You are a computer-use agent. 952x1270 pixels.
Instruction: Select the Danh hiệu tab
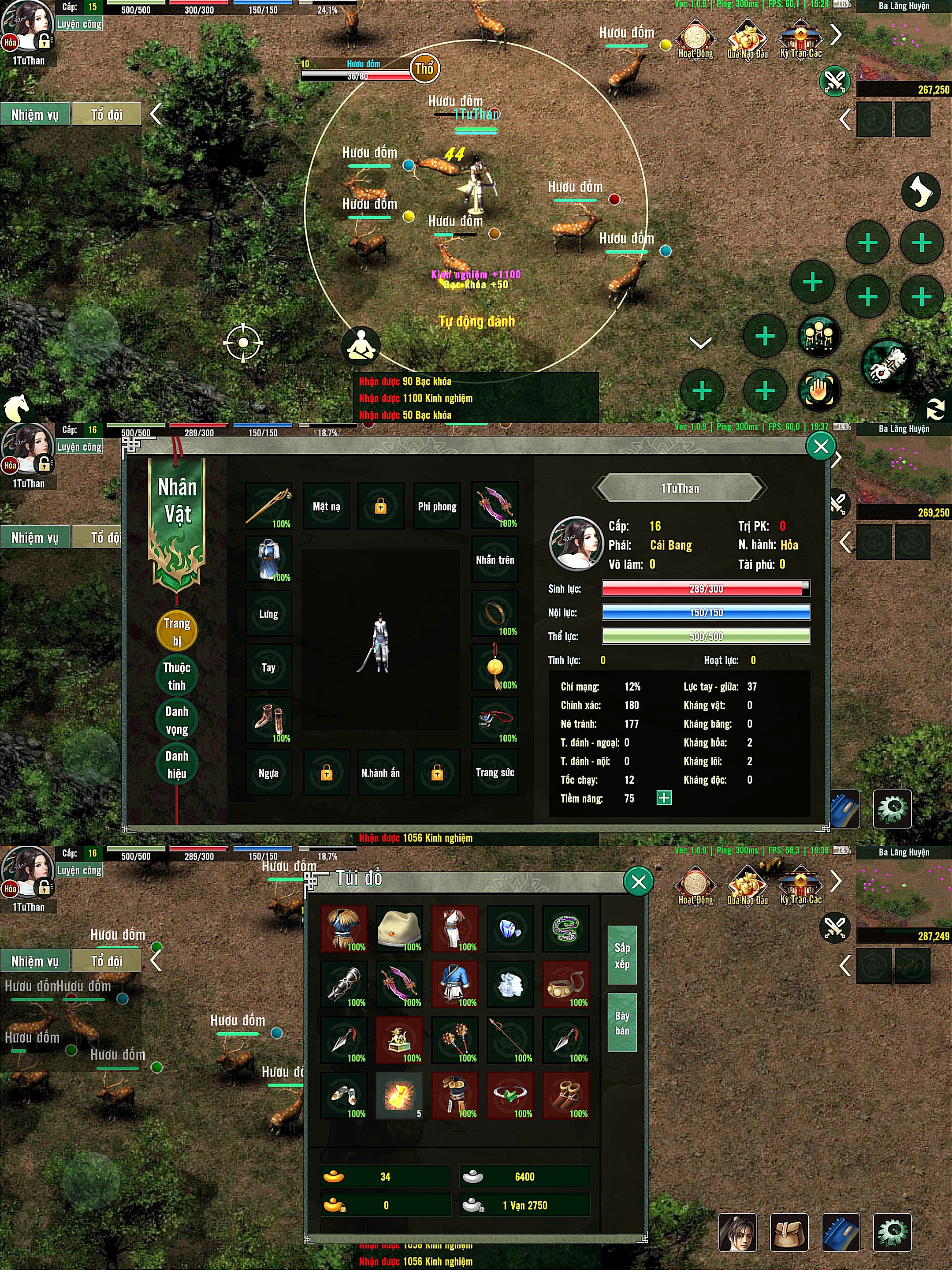(177, 764)
